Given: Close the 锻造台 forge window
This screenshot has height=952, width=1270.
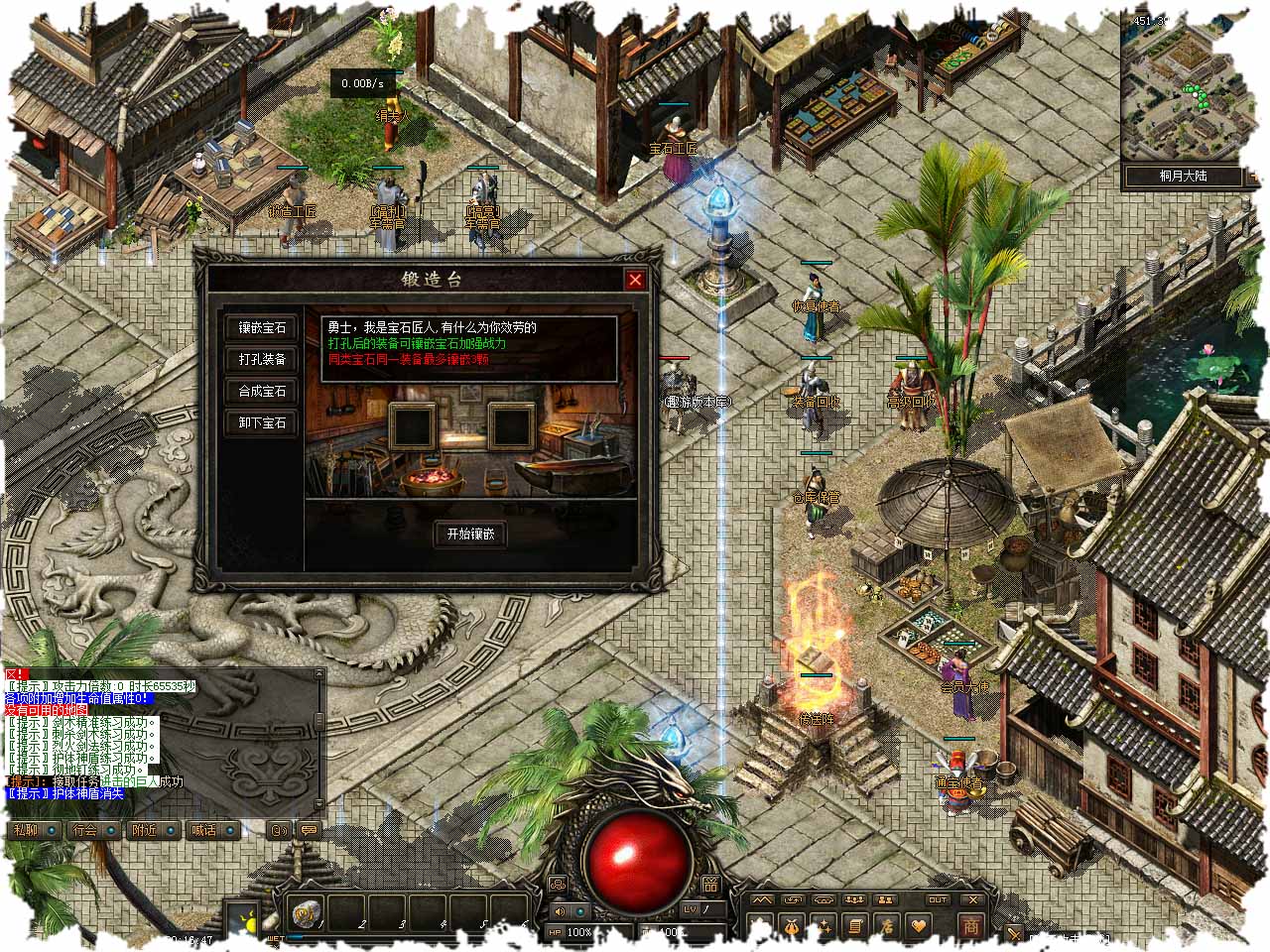Looking at the screenshot, I should [635, 280].
